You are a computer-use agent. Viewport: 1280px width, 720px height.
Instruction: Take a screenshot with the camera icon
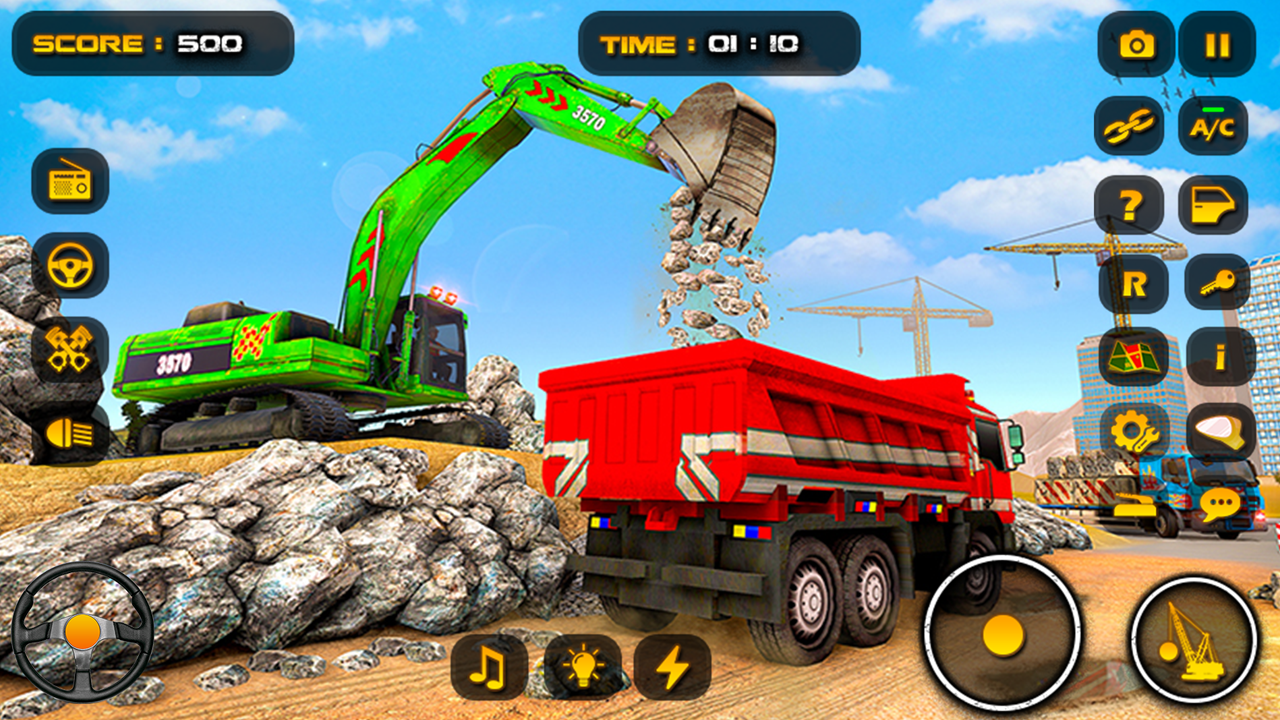1131,44
